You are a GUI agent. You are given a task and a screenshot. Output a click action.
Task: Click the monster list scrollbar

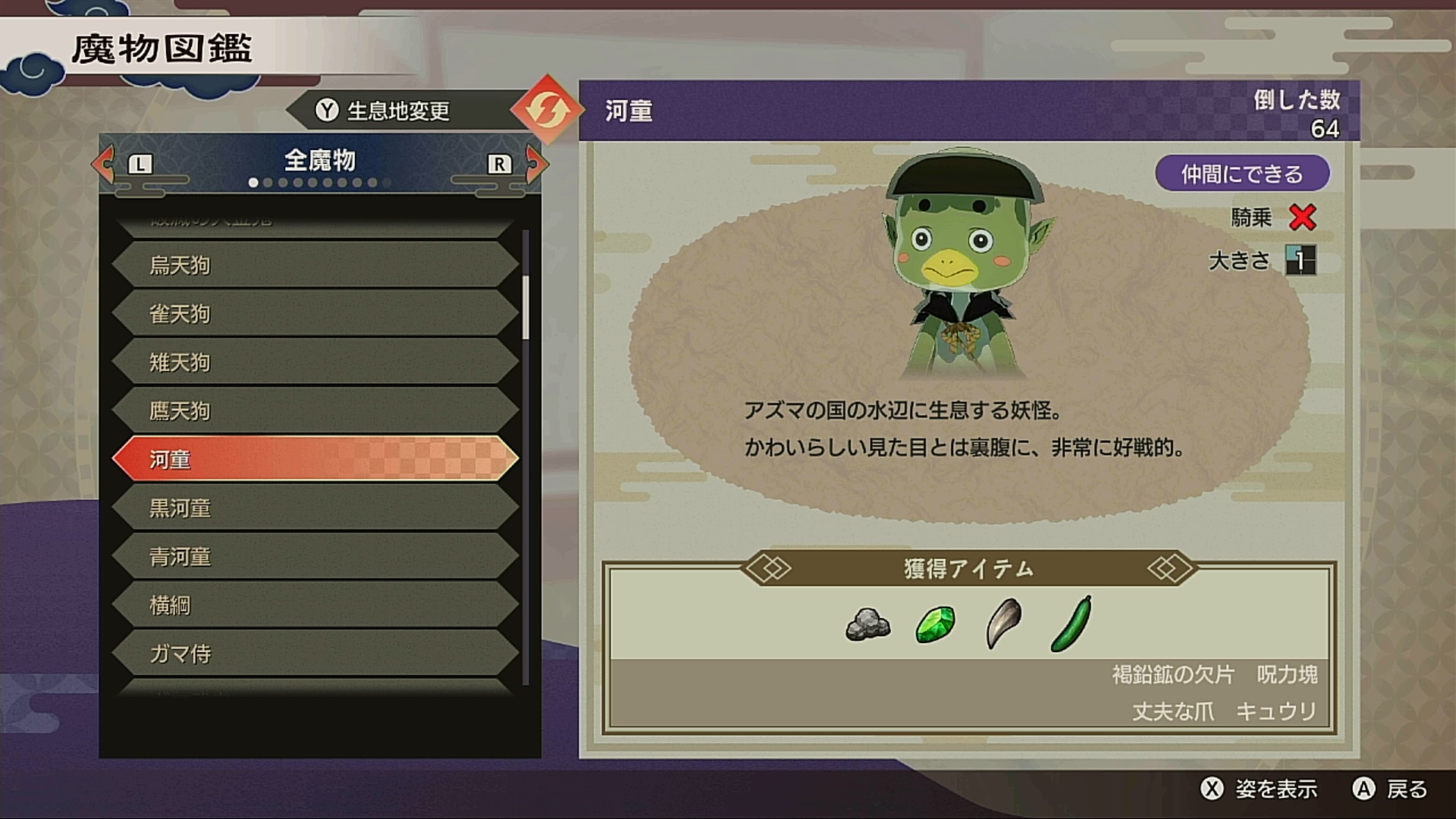(x=526, y=307)
